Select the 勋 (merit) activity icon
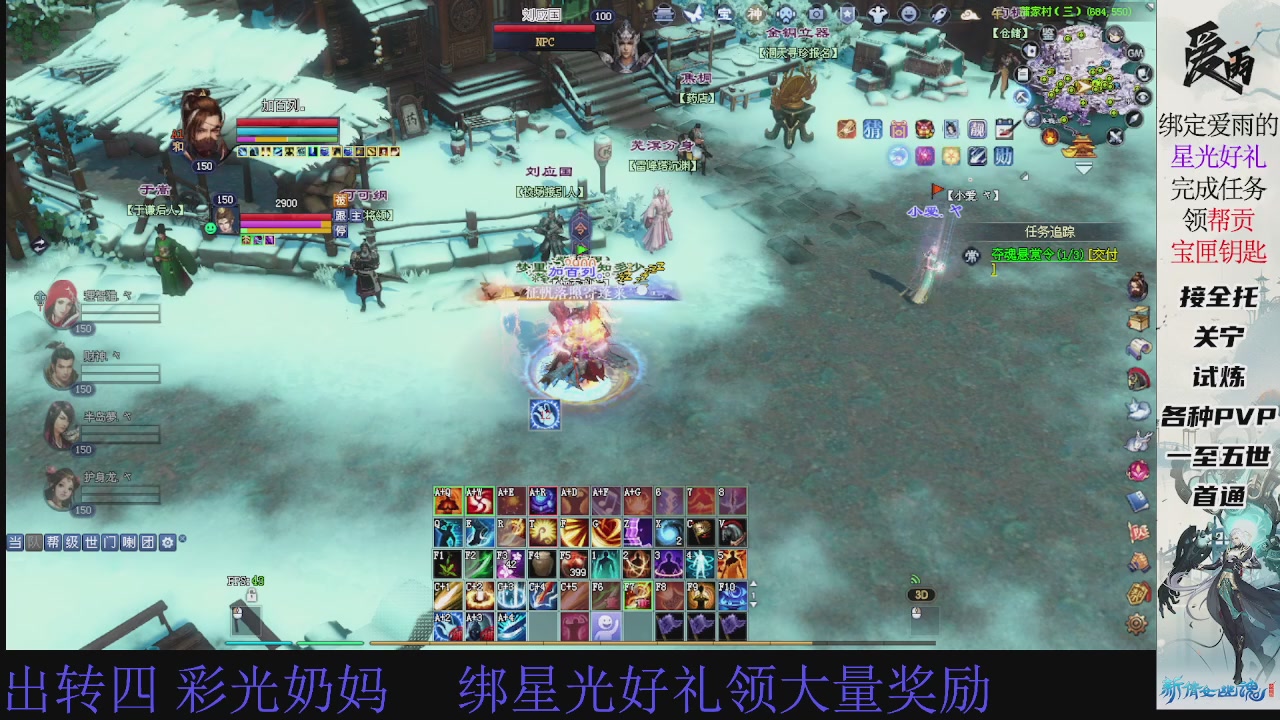The width and height of the screenshot is (1280, 720). point(1003,156)
